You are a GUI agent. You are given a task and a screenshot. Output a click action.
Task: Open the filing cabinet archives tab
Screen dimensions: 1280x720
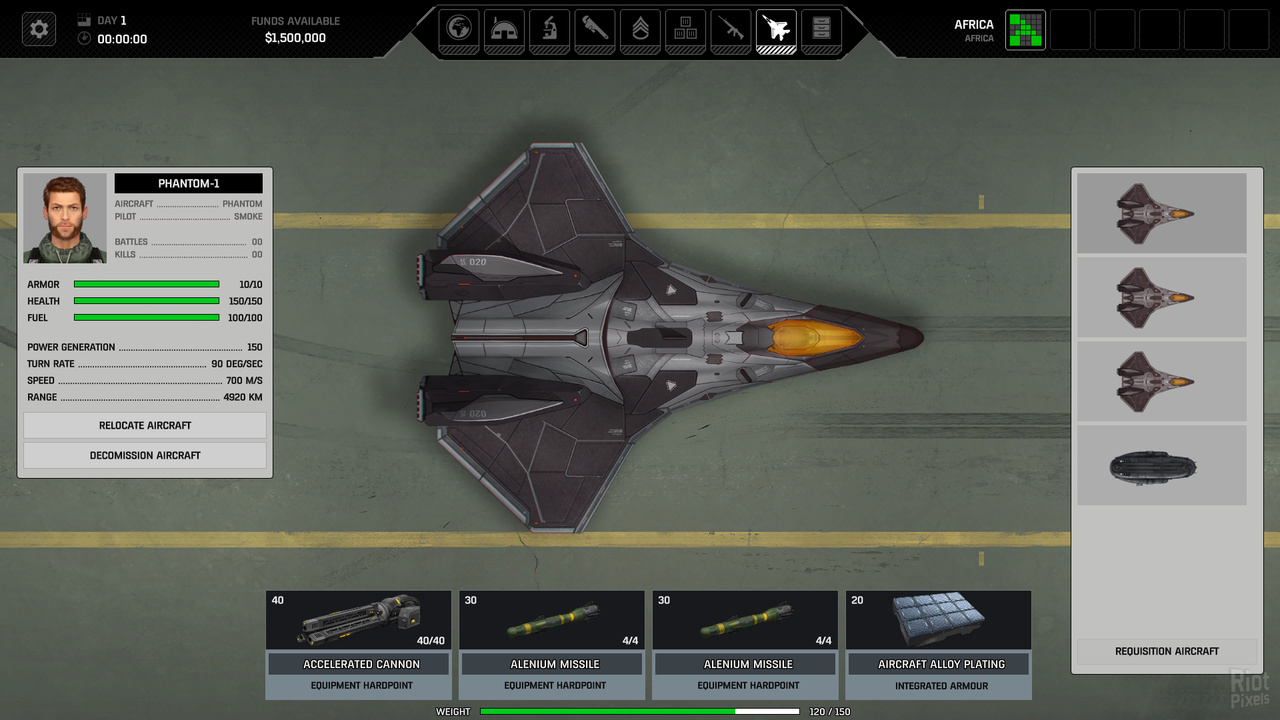pos(821,29)
